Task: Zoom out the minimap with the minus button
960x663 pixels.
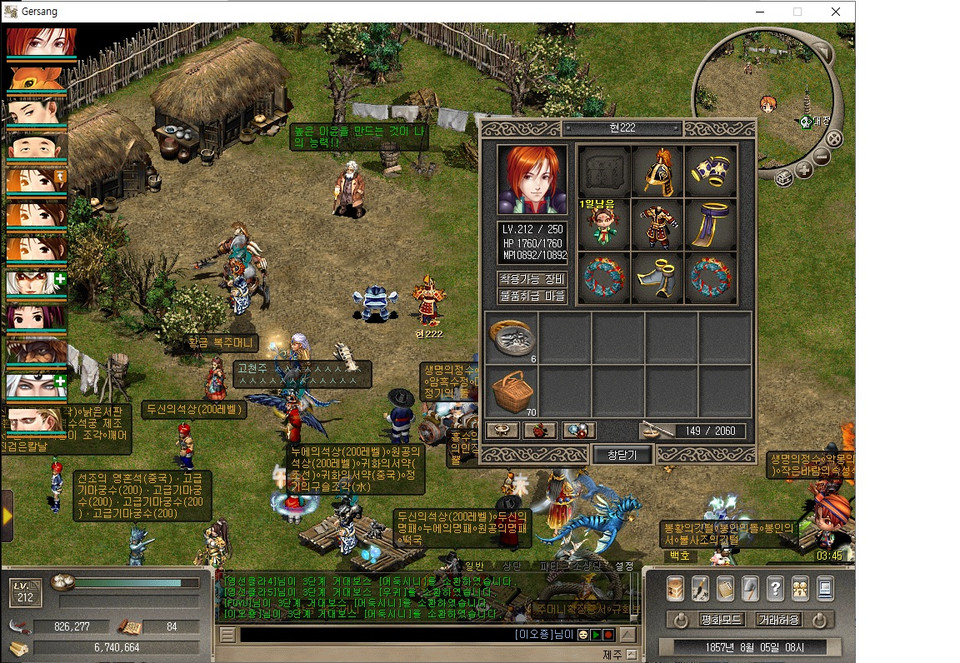Action: (822, 157)
